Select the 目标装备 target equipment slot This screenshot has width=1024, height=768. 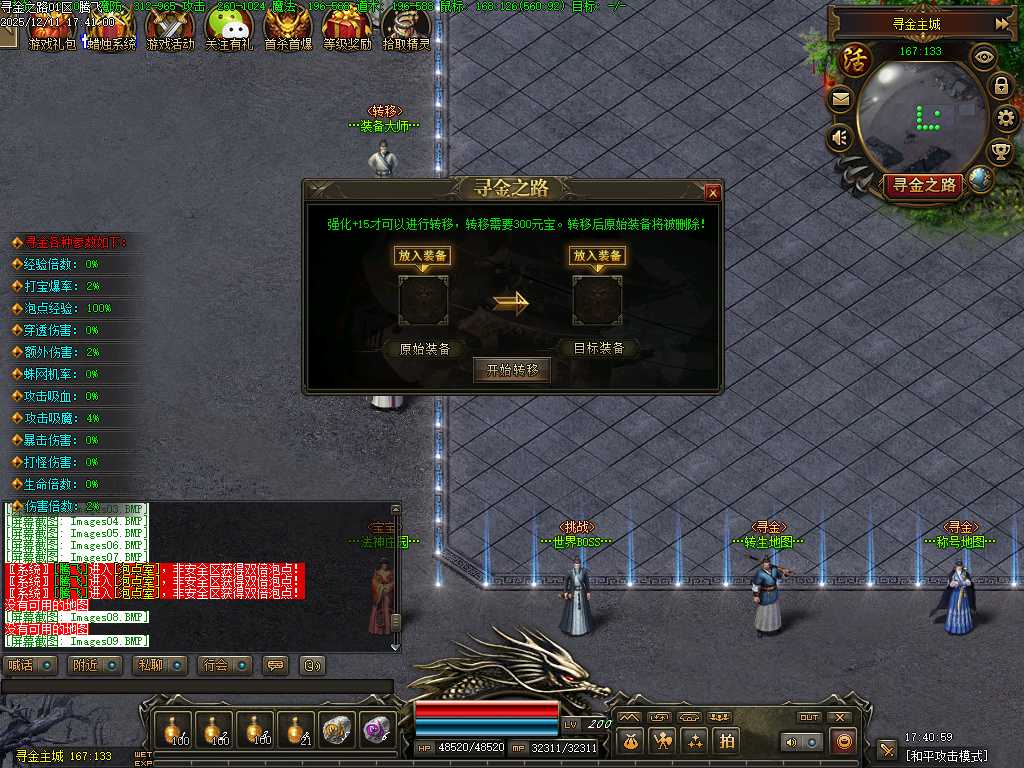point(597,301)
